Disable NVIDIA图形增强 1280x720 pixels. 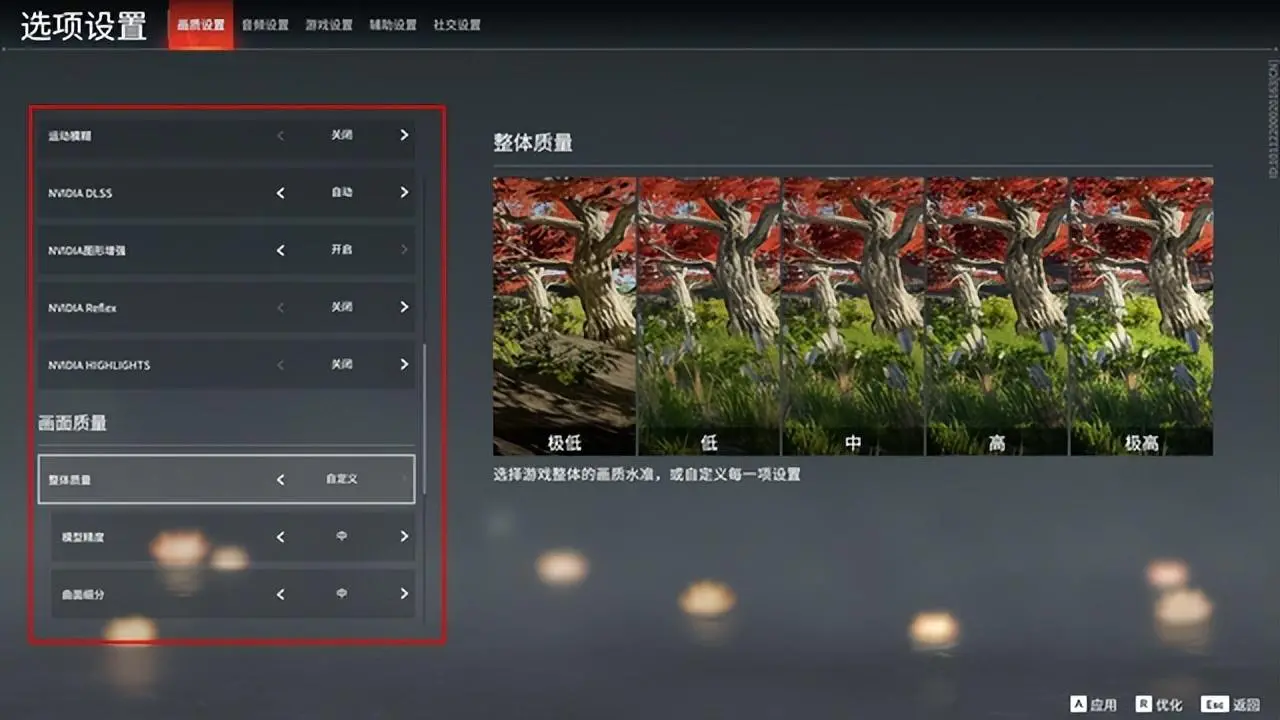[281, 250]
